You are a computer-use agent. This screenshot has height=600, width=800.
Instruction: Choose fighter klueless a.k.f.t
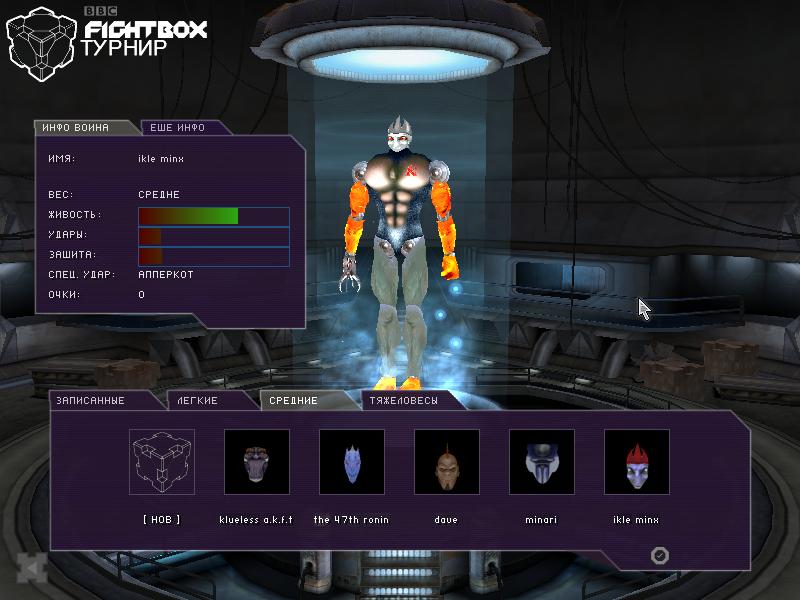pyautogui.click(x=256, y=462)
